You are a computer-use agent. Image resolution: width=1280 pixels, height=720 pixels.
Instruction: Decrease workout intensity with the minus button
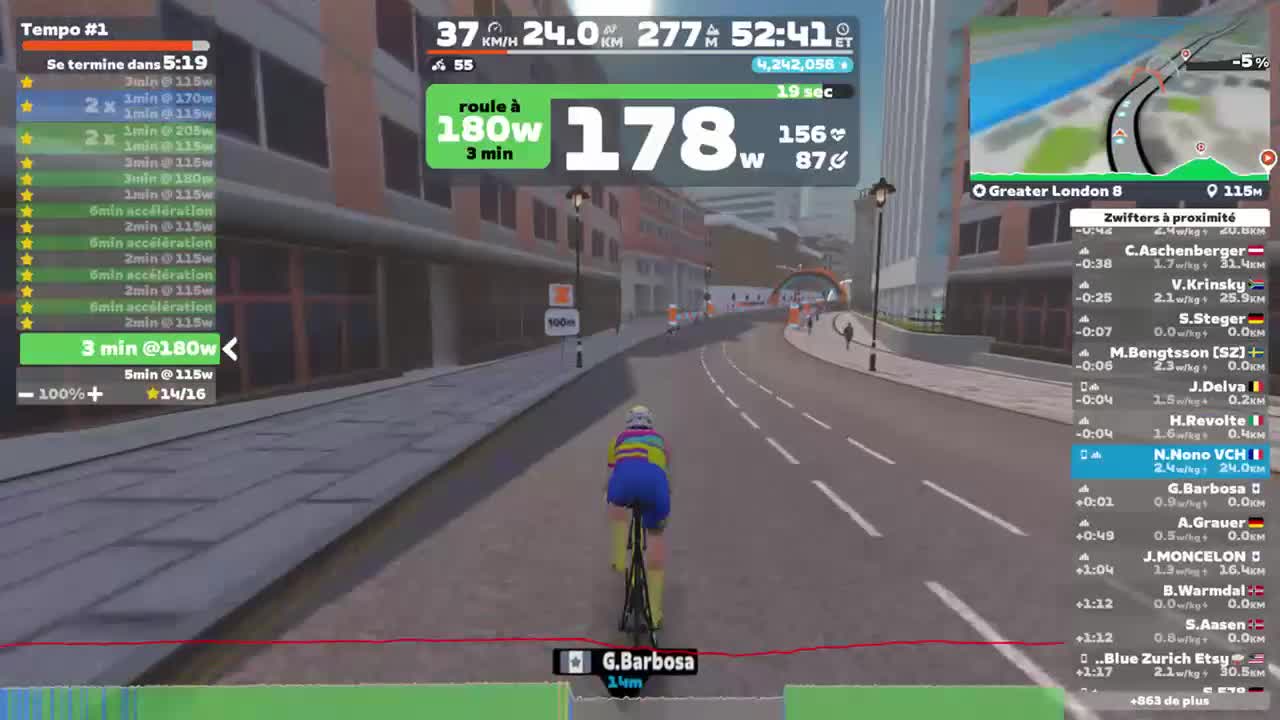click(26, 394)
